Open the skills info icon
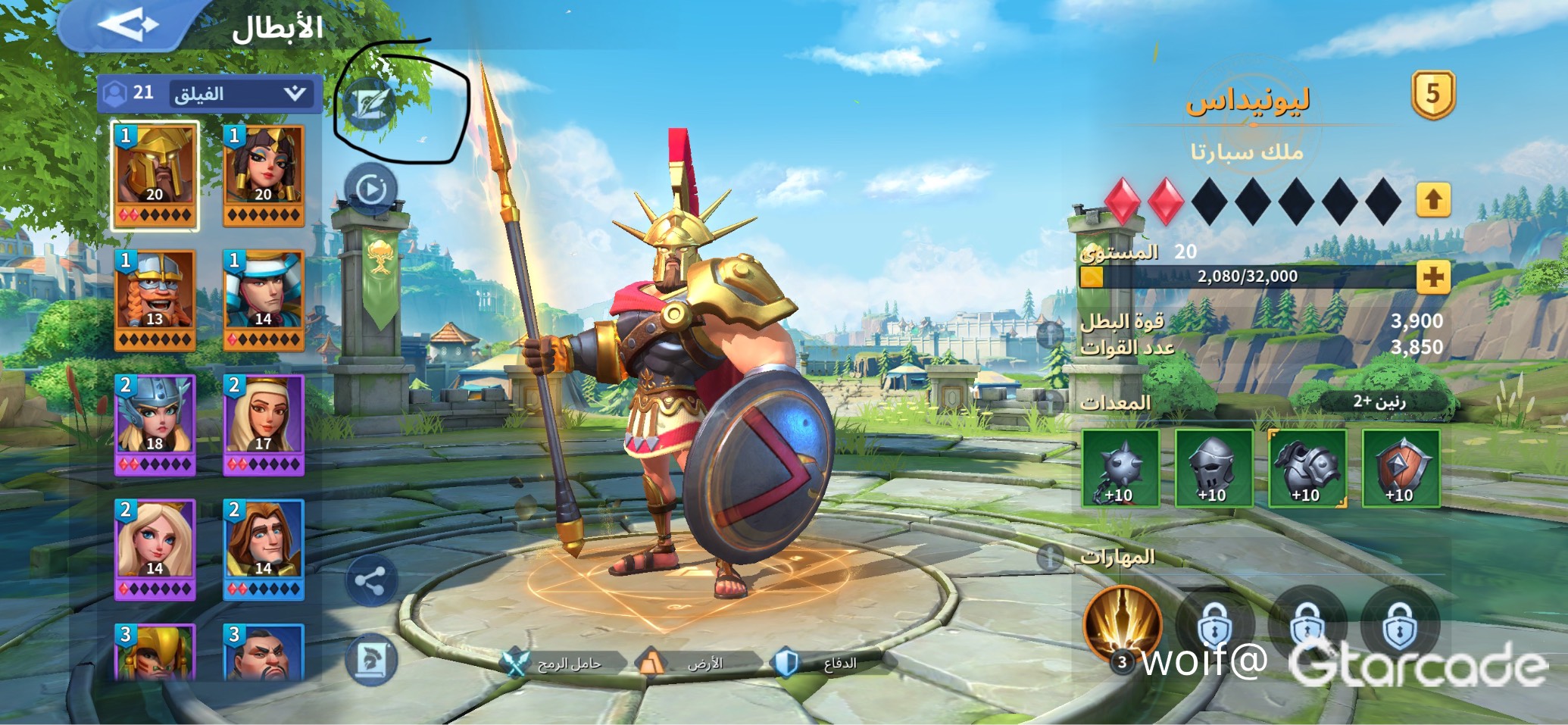The image size is (1568, 725). pyautogui.click(x=1050, y=558)
